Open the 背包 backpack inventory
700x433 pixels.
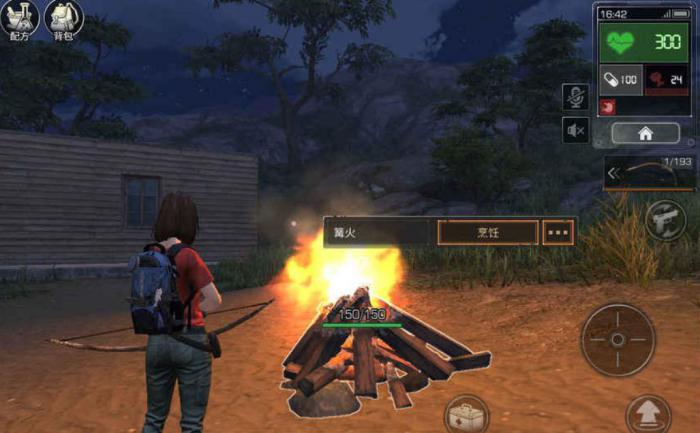click(63, 18)
